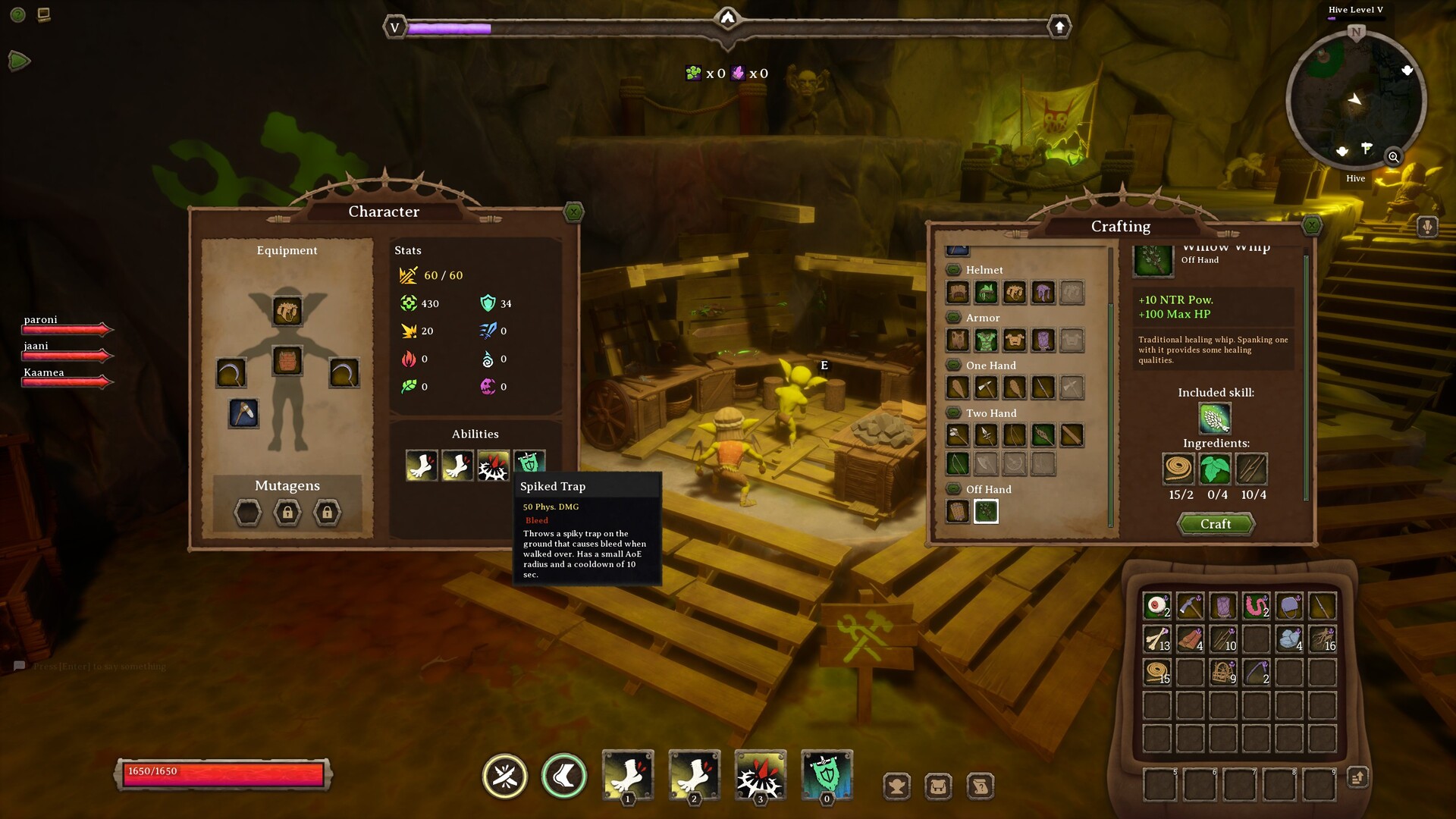The width and height of the screenshot is (1456, 819).
Task: Select the Willow Whip included skill icon
Action: click(x=1215, y=418)
